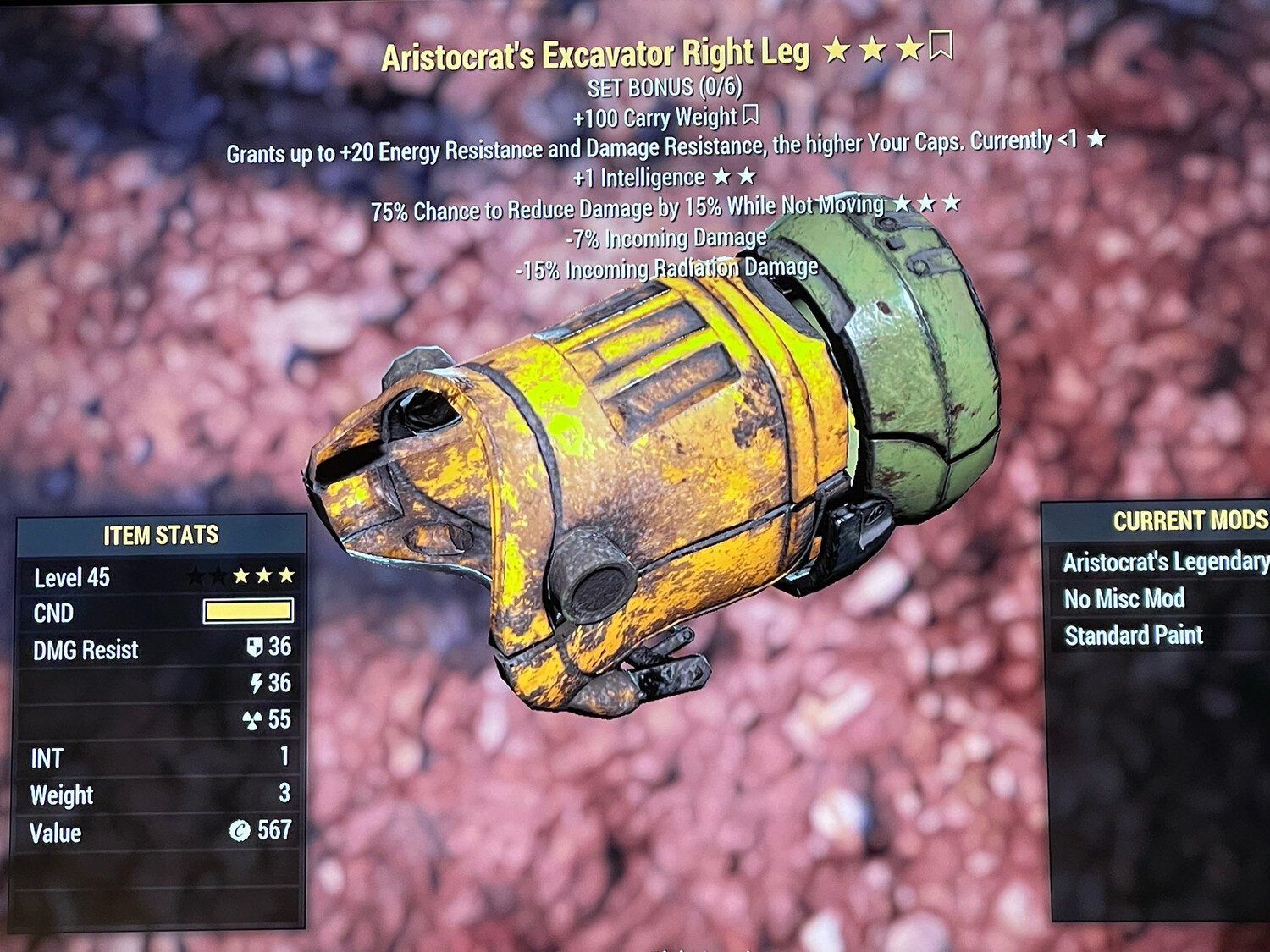Select the Standard Paint mod entry
1270x952 pixels.
1135,635
